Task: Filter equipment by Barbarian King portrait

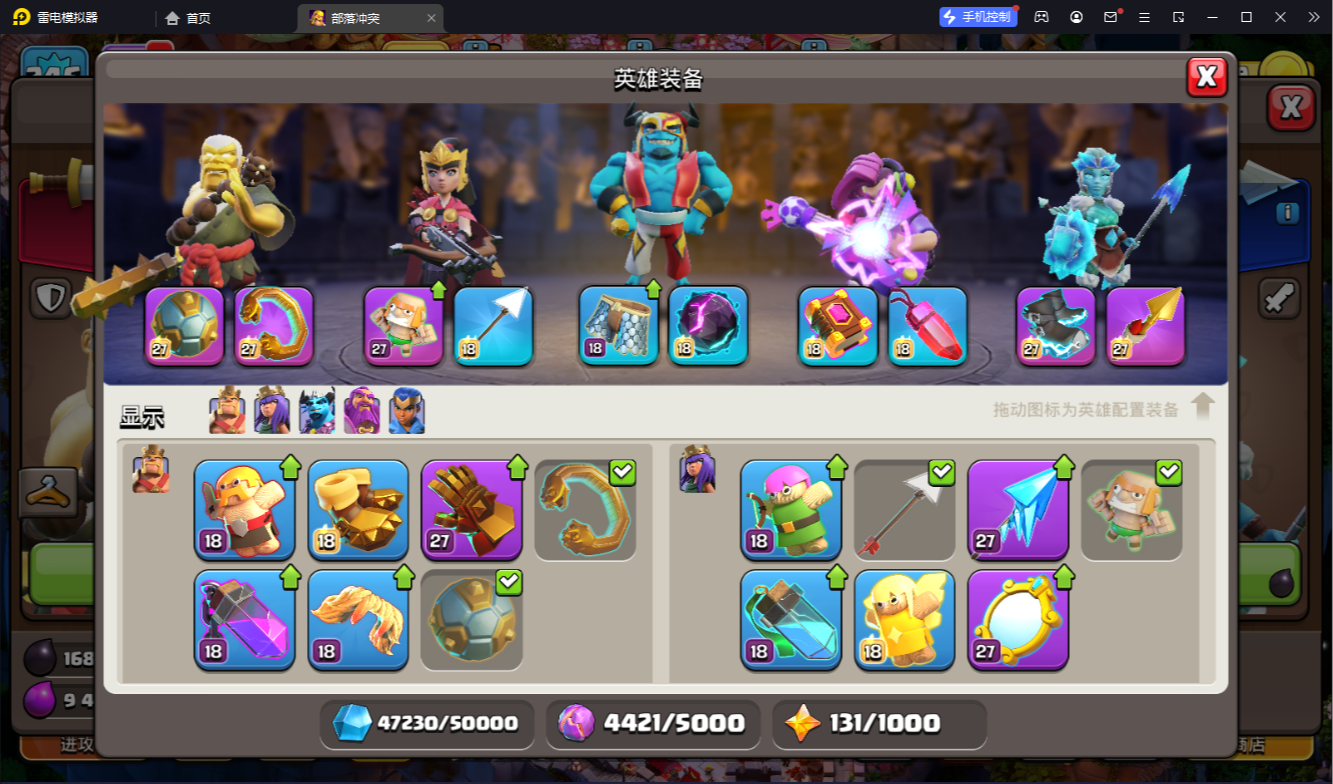Action: tap(227, 410)
